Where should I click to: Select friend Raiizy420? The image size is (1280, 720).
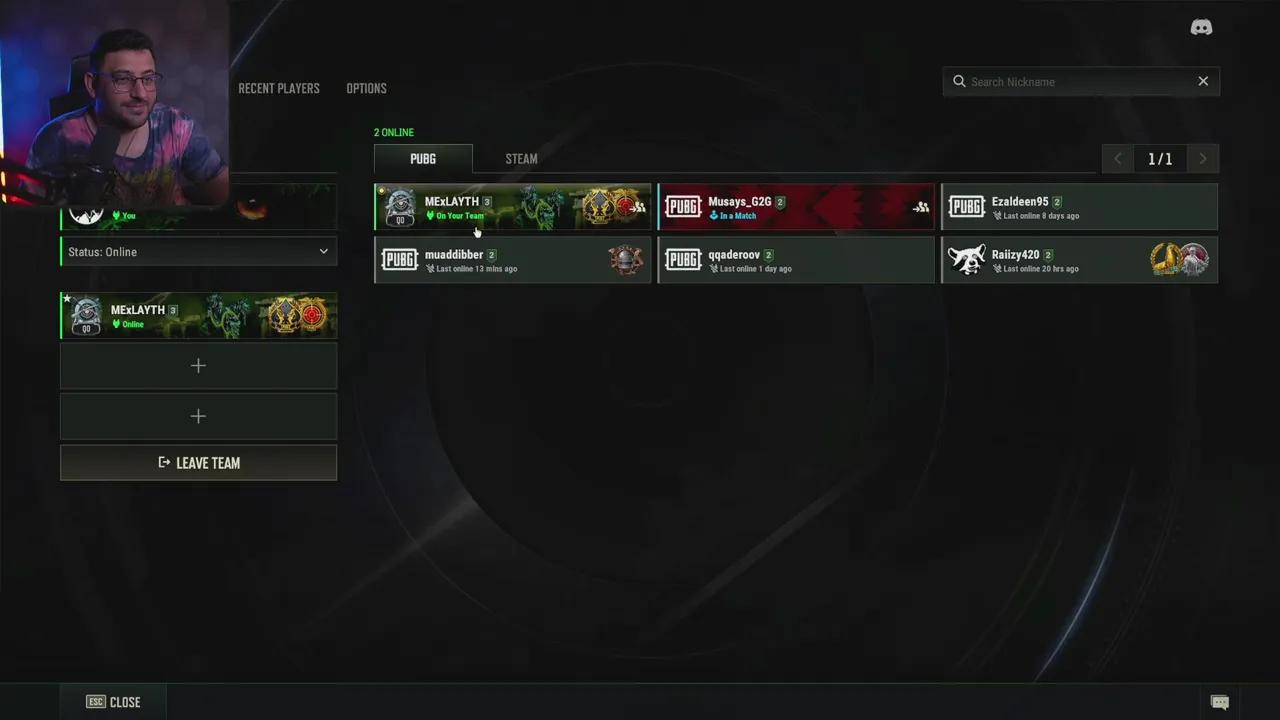tap(1079, 260)
